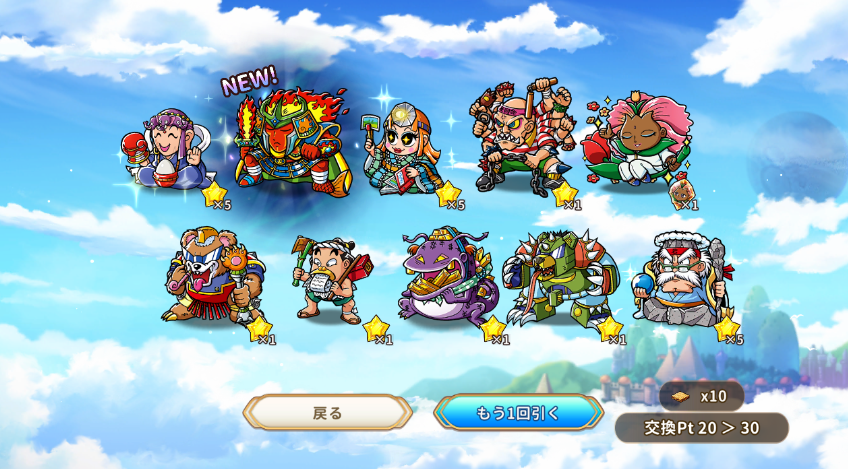
Task: Choose the small caveman with axe
Action: [330, 278]
